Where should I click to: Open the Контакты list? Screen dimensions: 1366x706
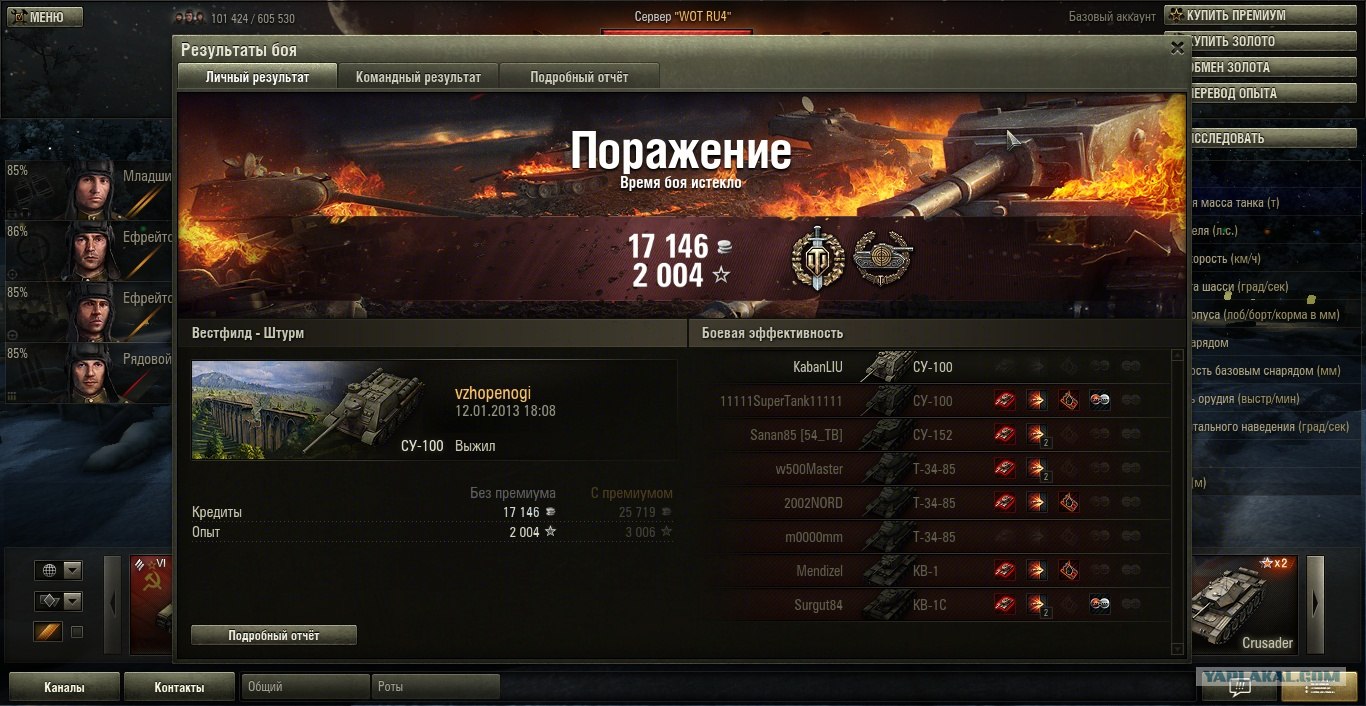pos(179,687)
